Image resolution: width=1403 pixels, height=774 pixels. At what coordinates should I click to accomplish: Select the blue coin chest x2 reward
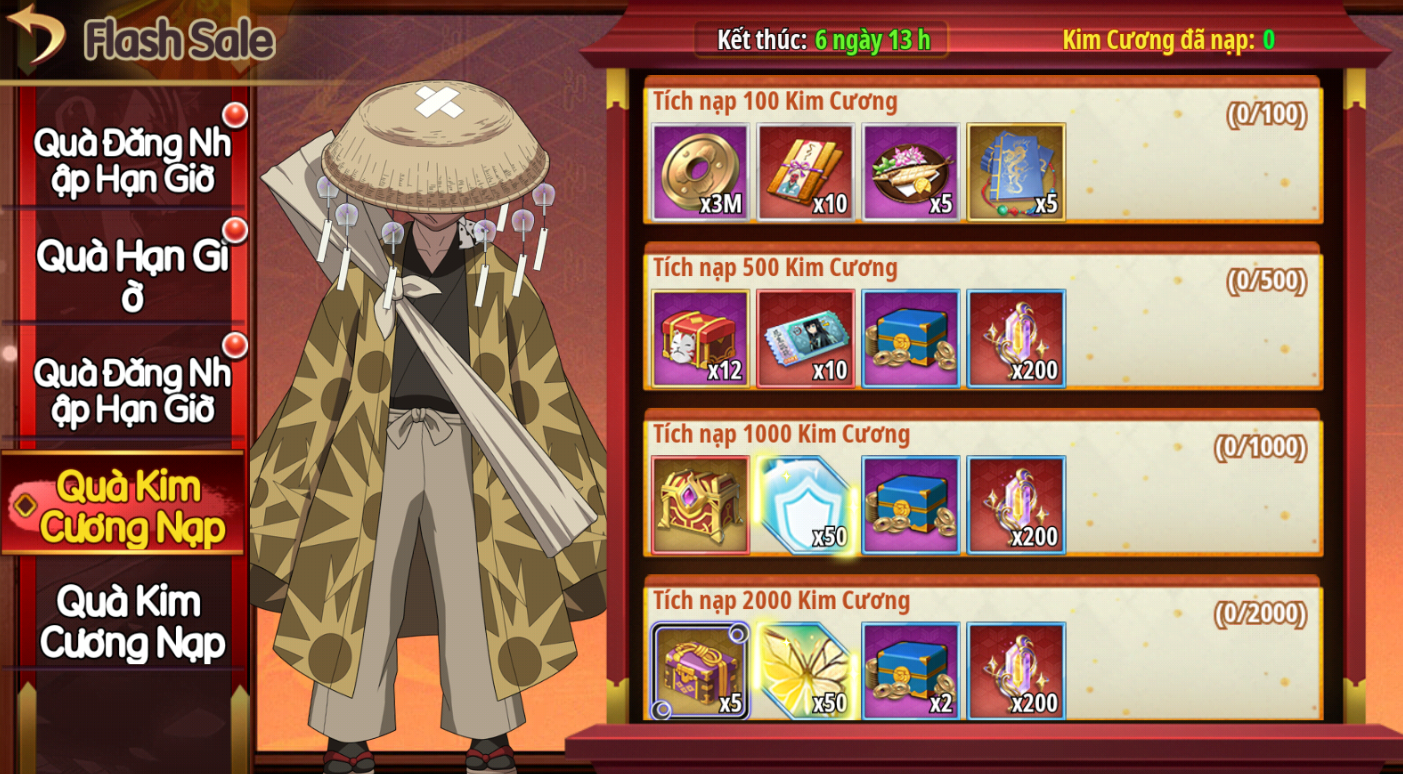click(x=911, y=671)
